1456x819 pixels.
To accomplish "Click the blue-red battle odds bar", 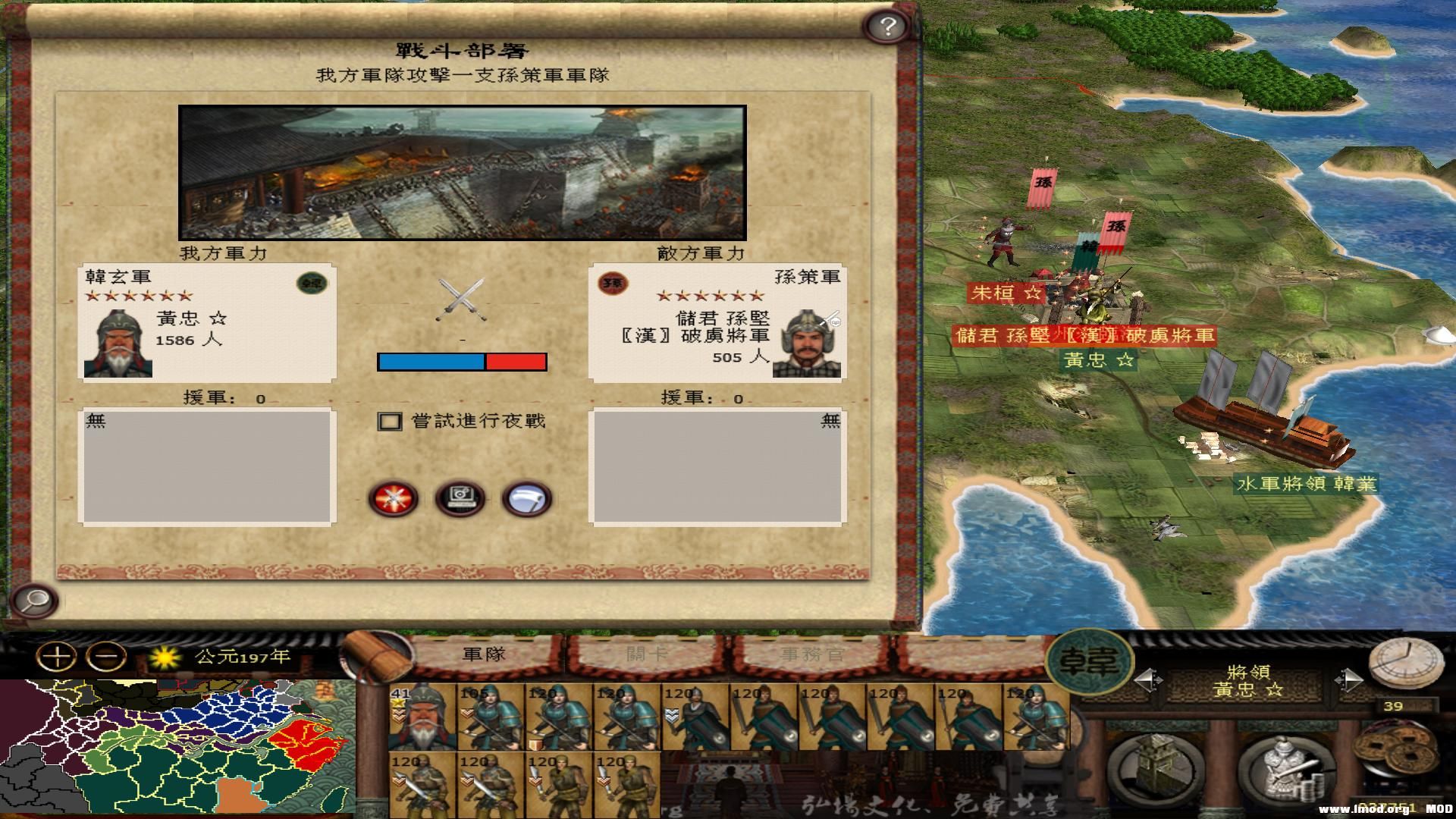I will click(461, 362).
